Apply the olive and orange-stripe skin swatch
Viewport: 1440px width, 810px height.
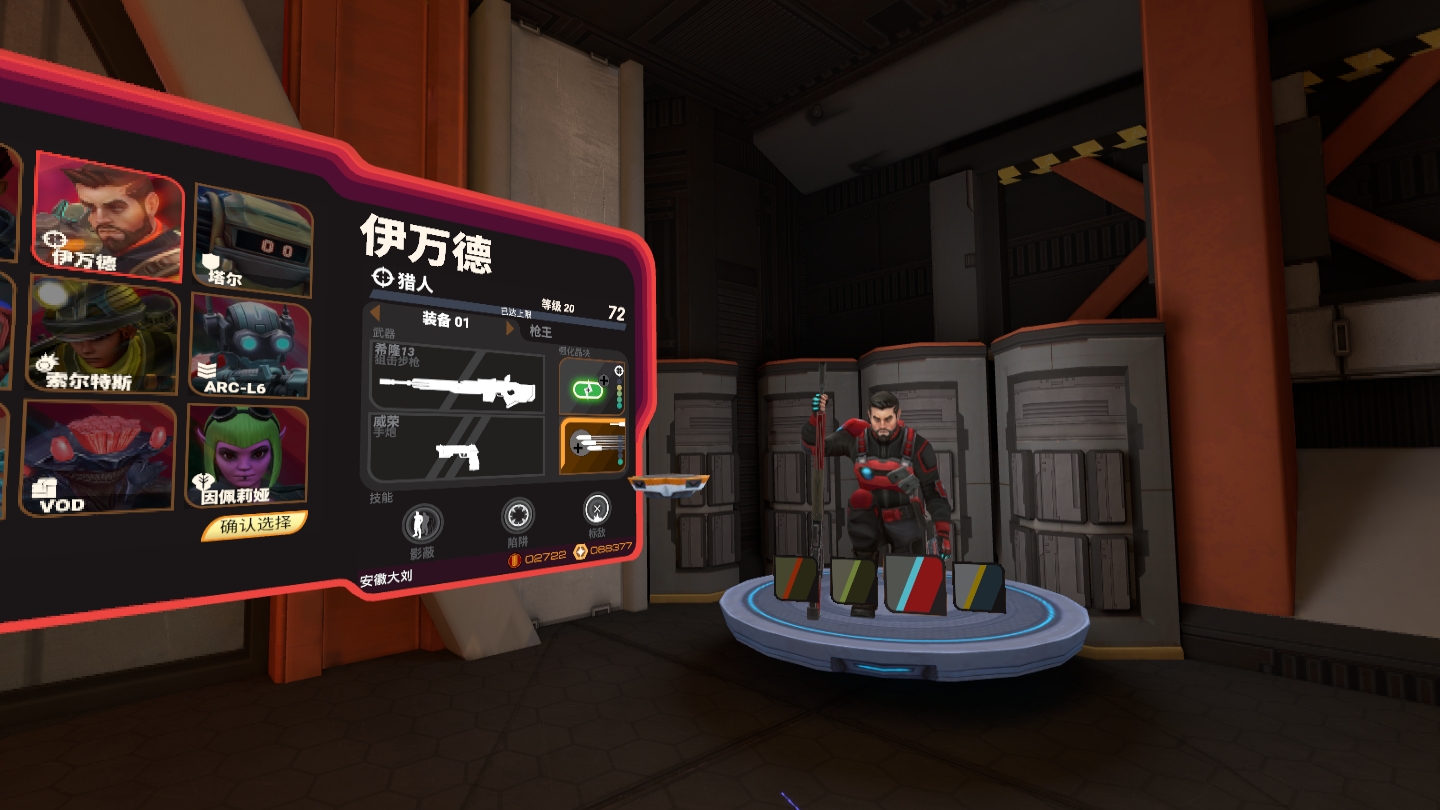tap(797, 579)
